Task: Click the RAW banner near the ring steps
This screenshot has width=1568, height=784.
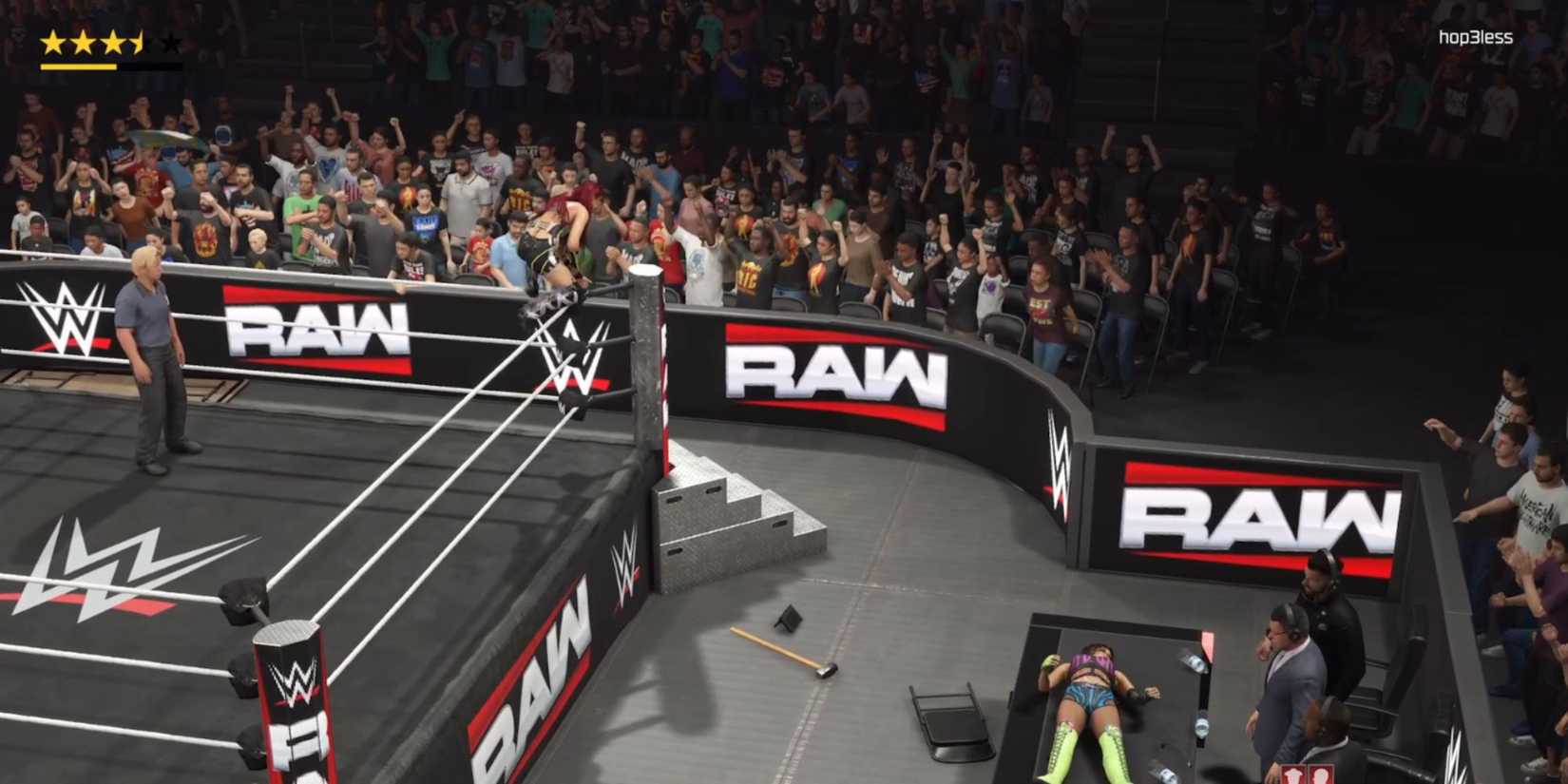Action: (841, 373)
